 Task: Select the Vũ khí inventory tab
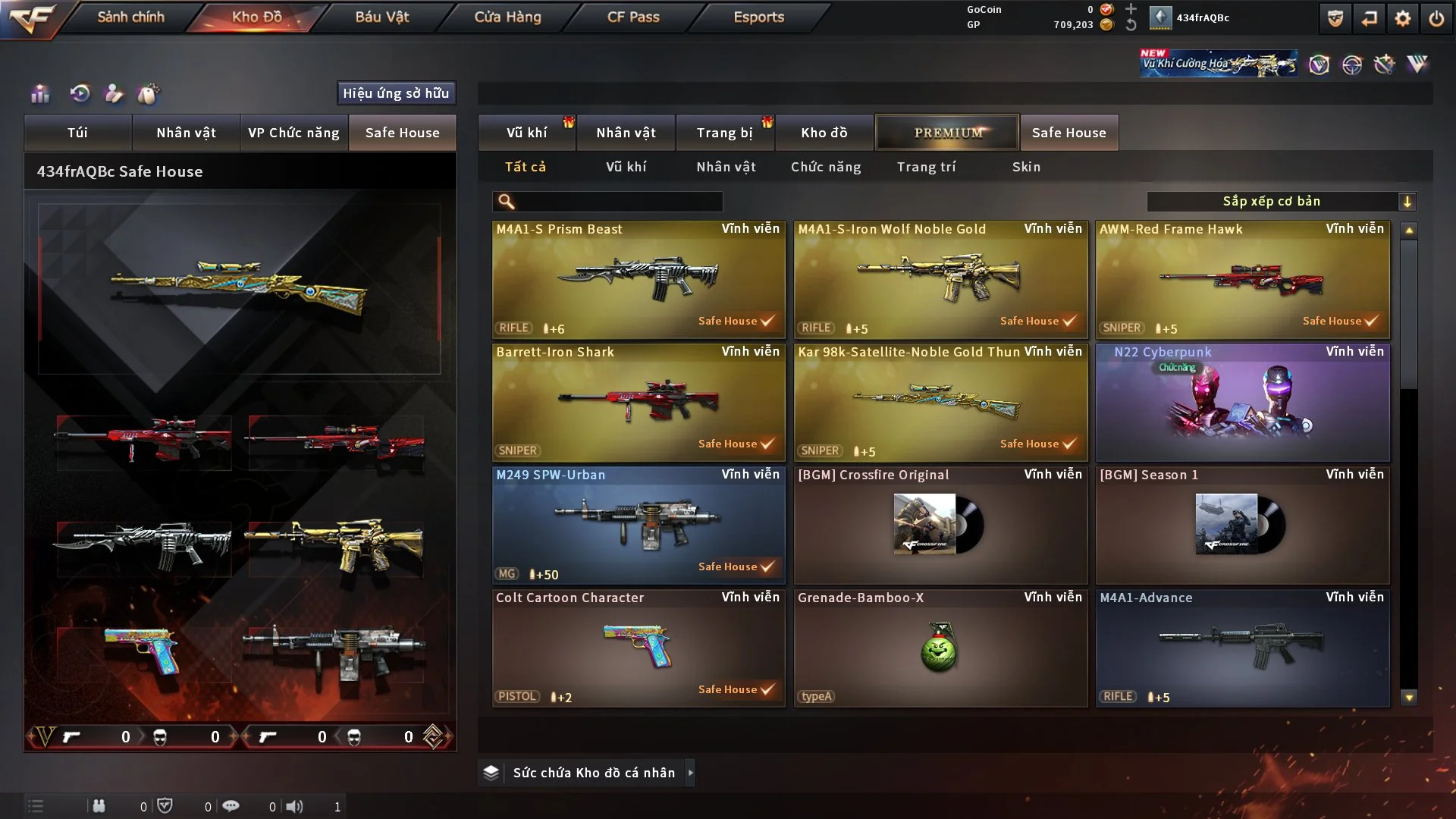point(526,133)
